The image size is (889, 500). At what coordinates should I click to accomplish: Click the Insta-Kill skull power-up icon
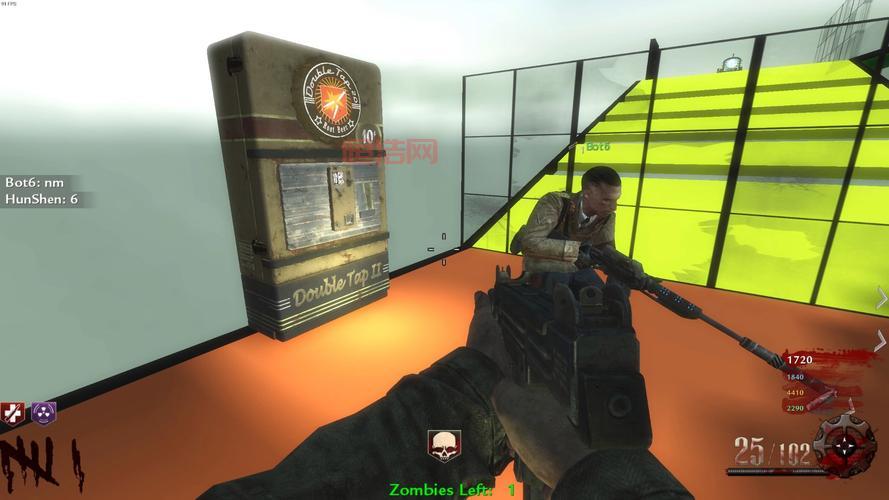[x=443, y=446]
